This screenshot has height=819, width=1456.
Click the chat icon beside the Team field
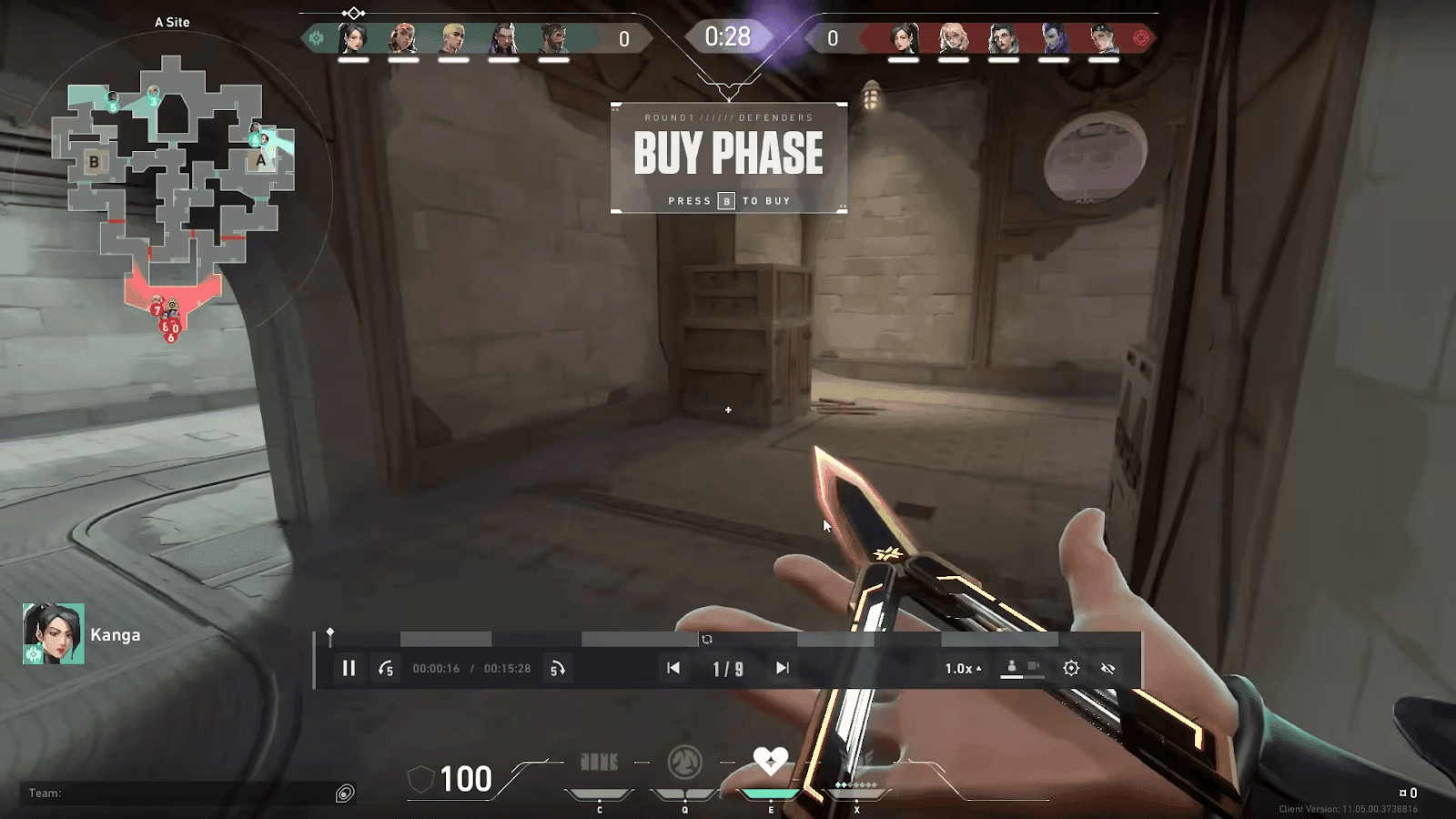pyautogui.click(x=345, y=794)
